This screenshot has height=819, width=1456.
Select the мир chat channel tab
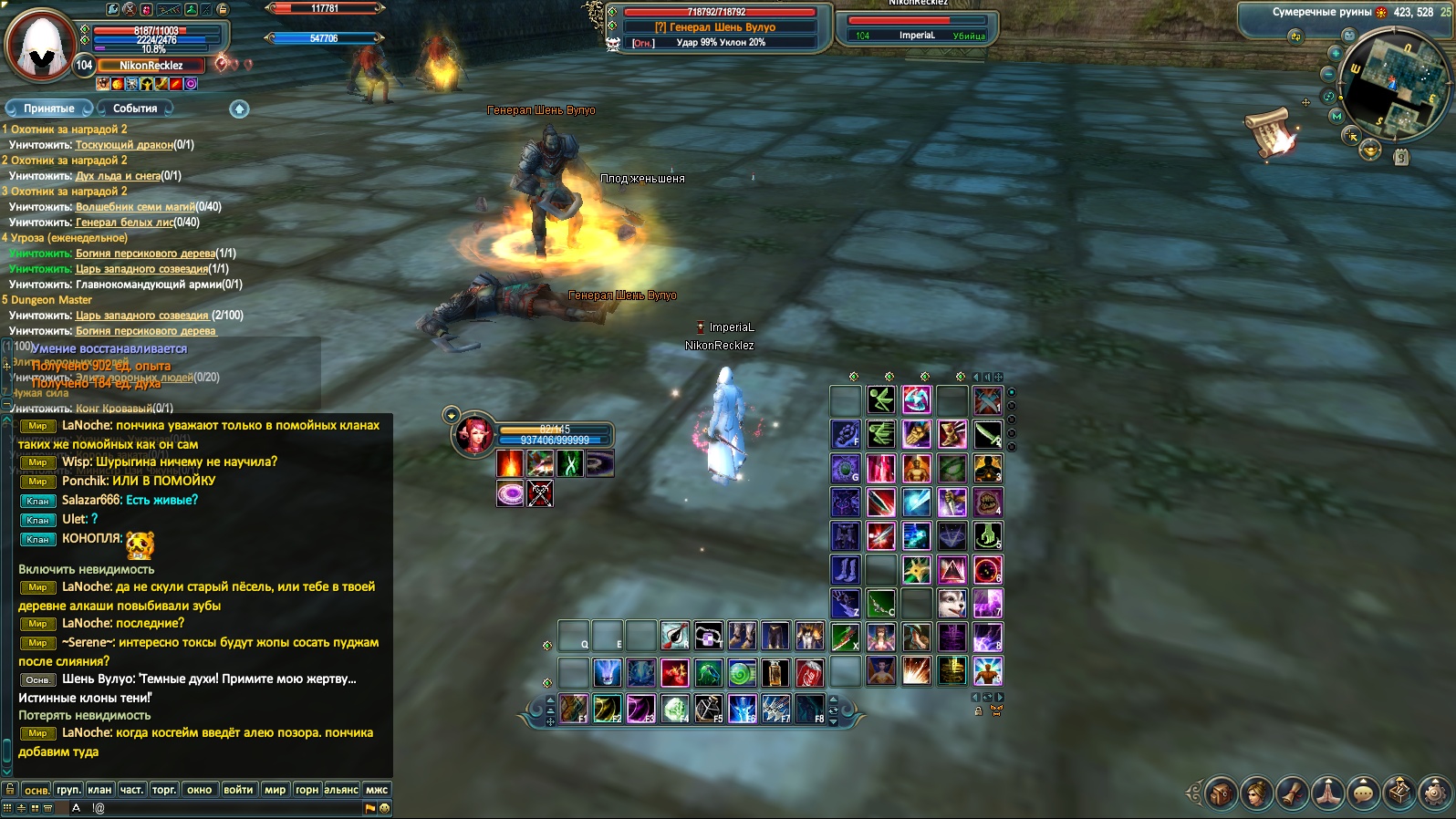(275, 790)
